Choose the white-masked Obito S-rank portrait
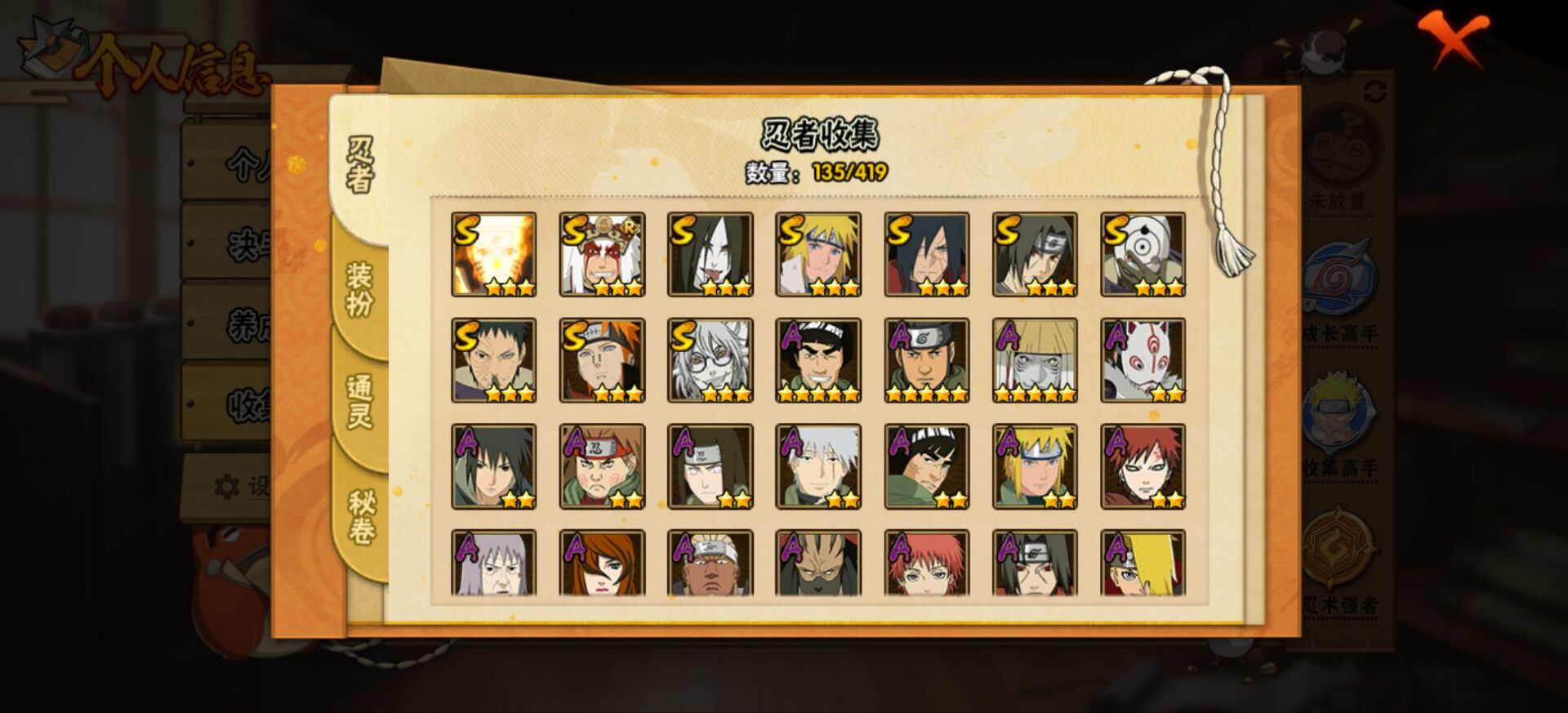The height and width of the screenshot is (713, 1568). 1143,254
